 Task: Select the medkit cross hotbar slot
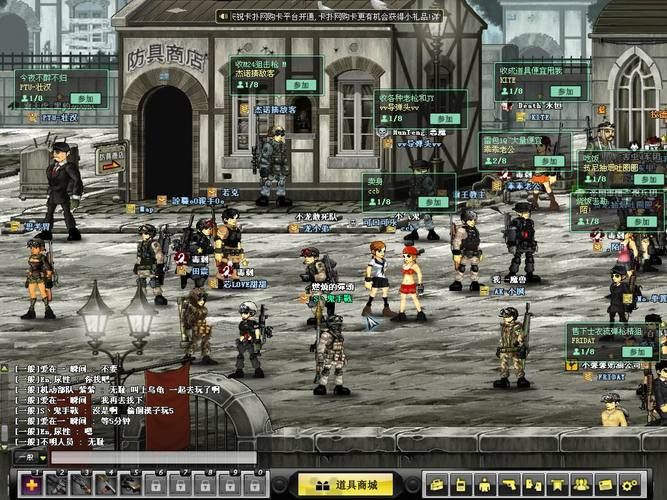coord(31,485)
